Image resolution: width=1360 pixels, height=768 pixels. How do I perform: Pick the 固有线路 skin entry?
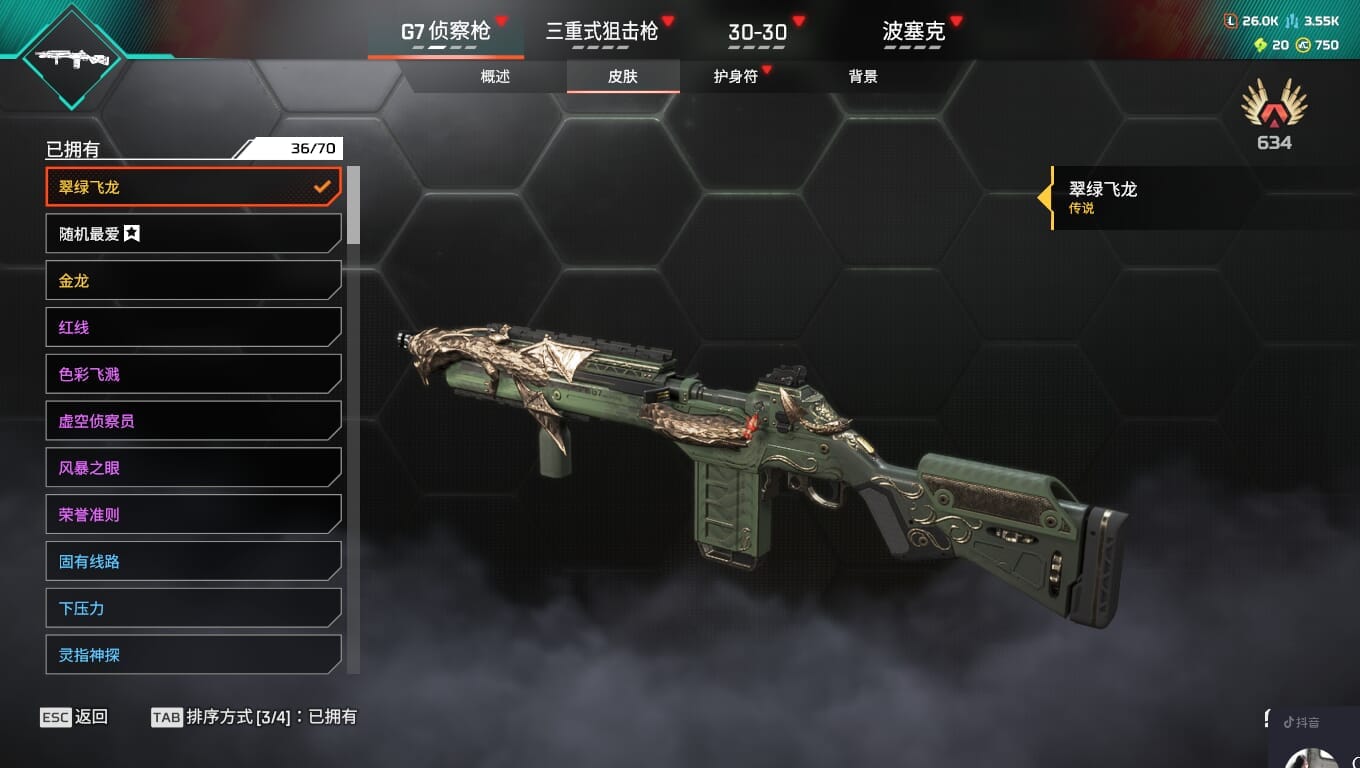(x=193, y=562)
